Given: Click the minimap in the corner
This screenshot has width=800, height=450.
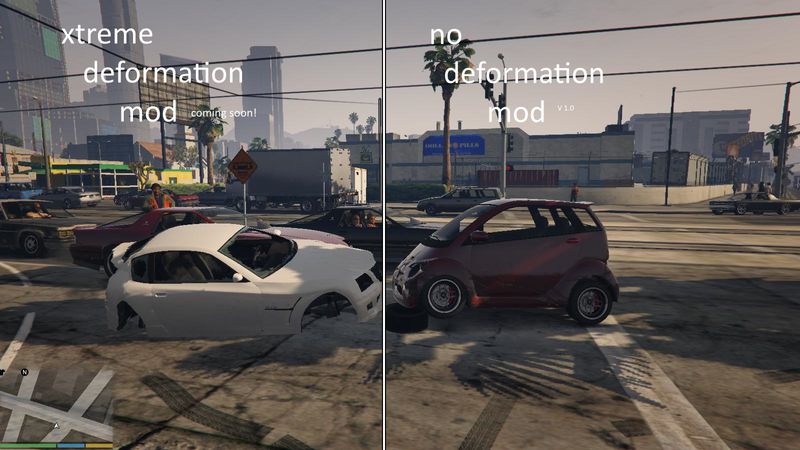Looking at the screenshot, I should (x=57, y=405).
